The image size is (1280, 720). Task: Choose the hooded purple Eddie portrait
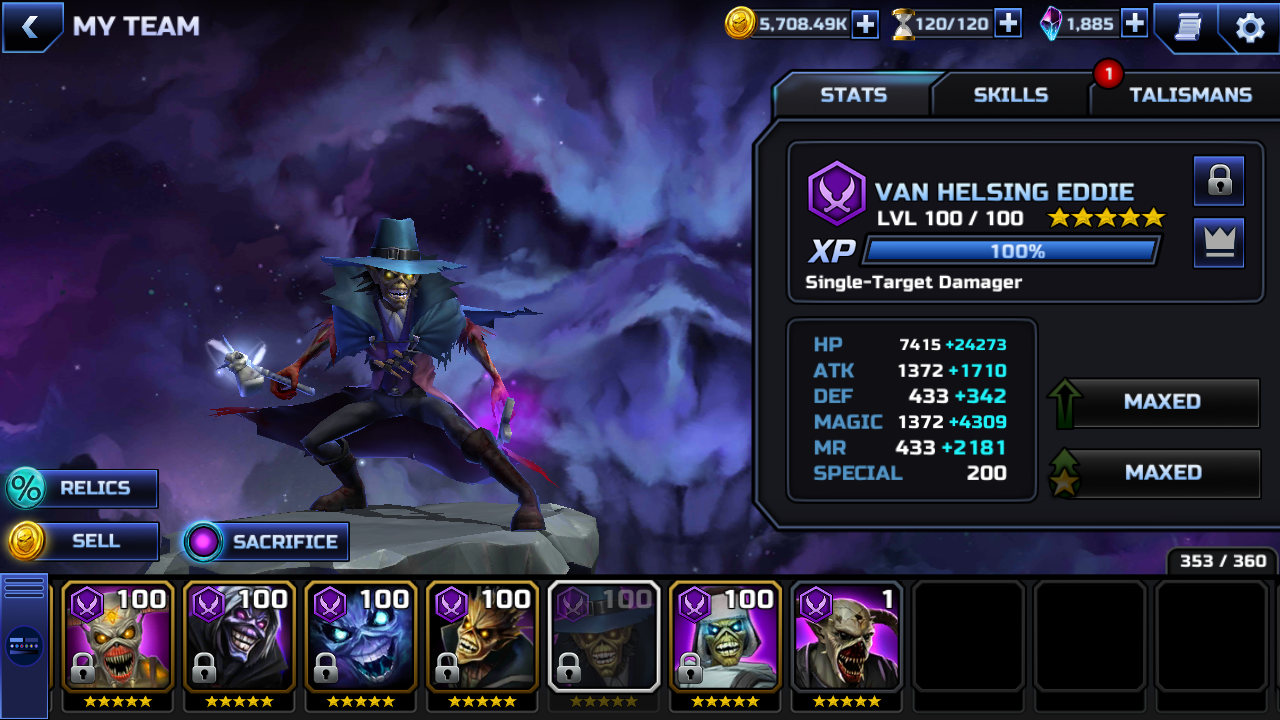[239, 637]
